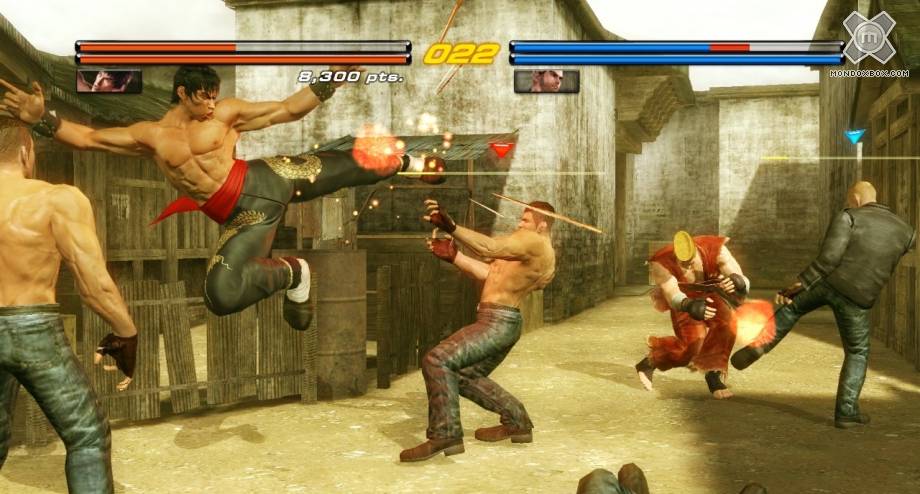The image size is (920, 494).
Task: Click the player character portrait under the orange bar
Action: (109, 81)
